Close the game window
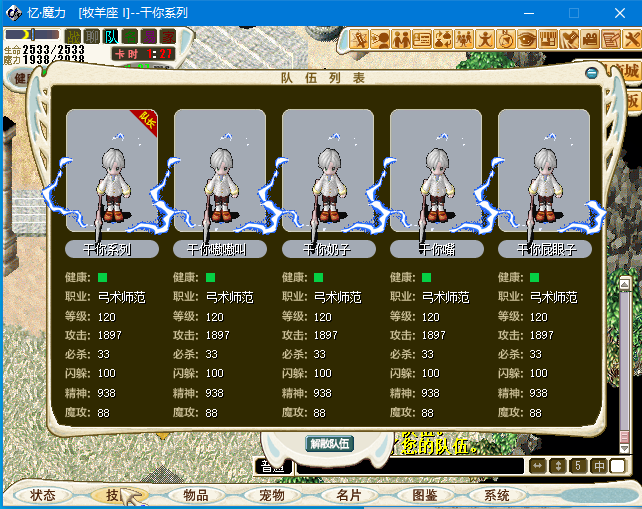Image resolution: width=642 pixels, height=509 pixels. point(618,13)
